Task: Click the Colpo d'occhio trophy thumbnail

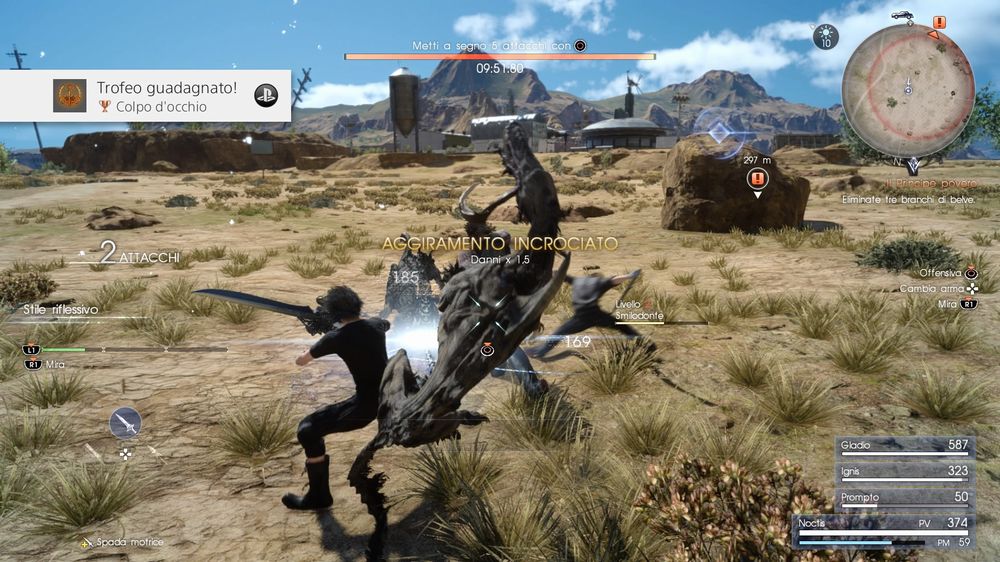Action: pyautogui.click(x=70, y=96)
